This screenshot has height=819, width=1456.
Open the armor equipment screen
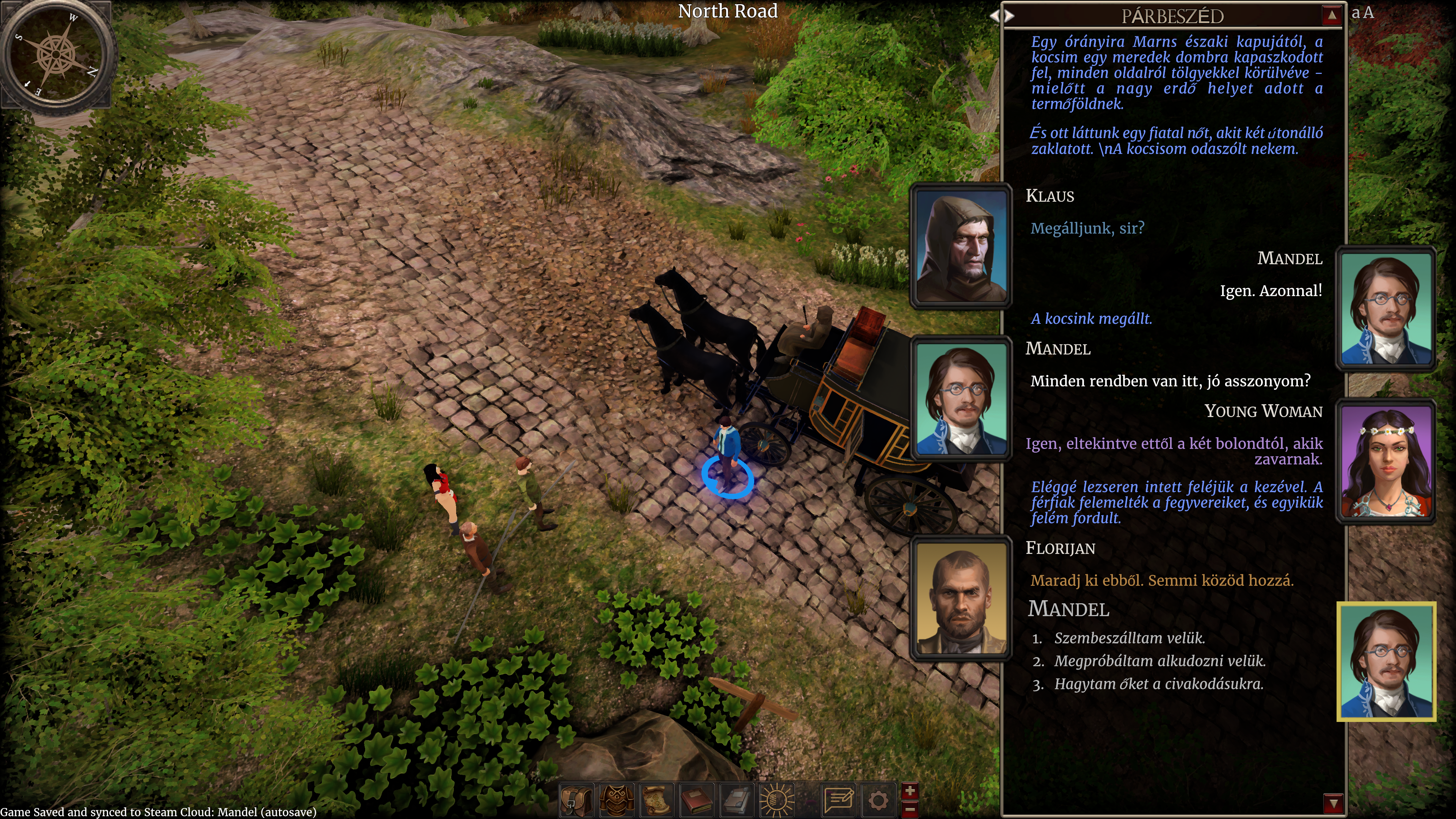click(616, 800)
